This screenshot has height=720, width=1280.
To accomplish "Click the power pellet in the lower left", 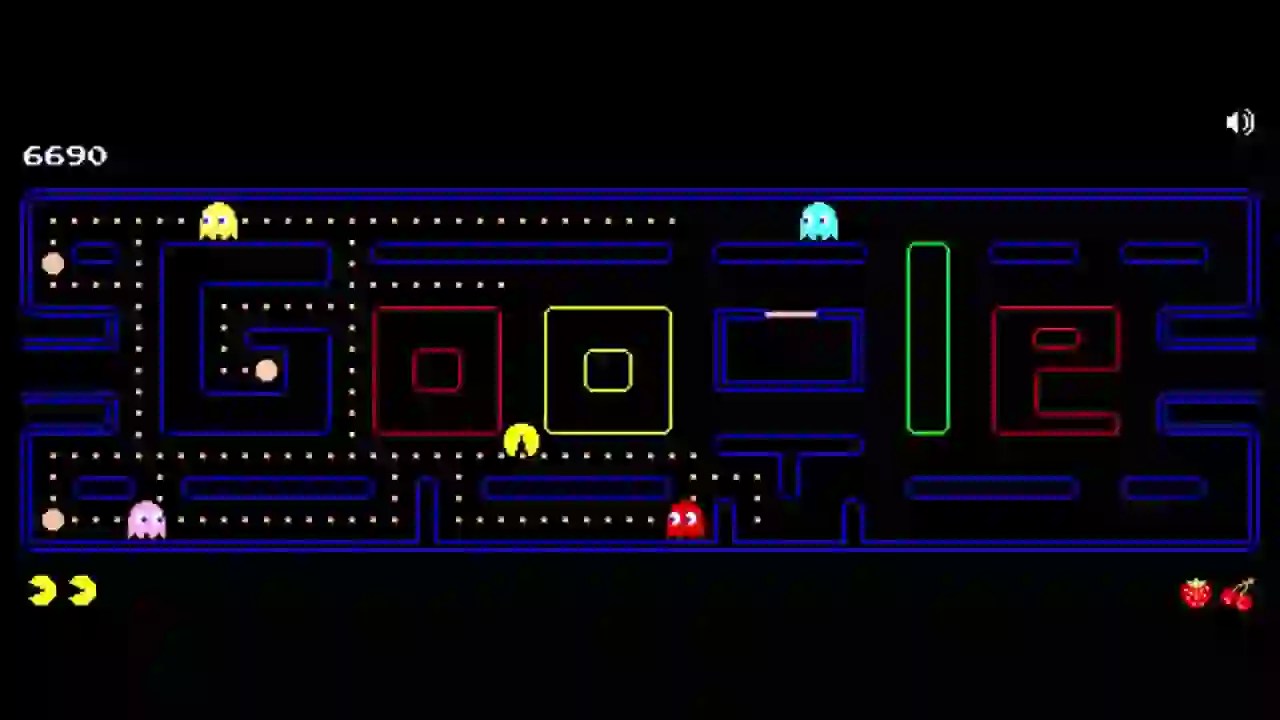I will tap(54, 519).
